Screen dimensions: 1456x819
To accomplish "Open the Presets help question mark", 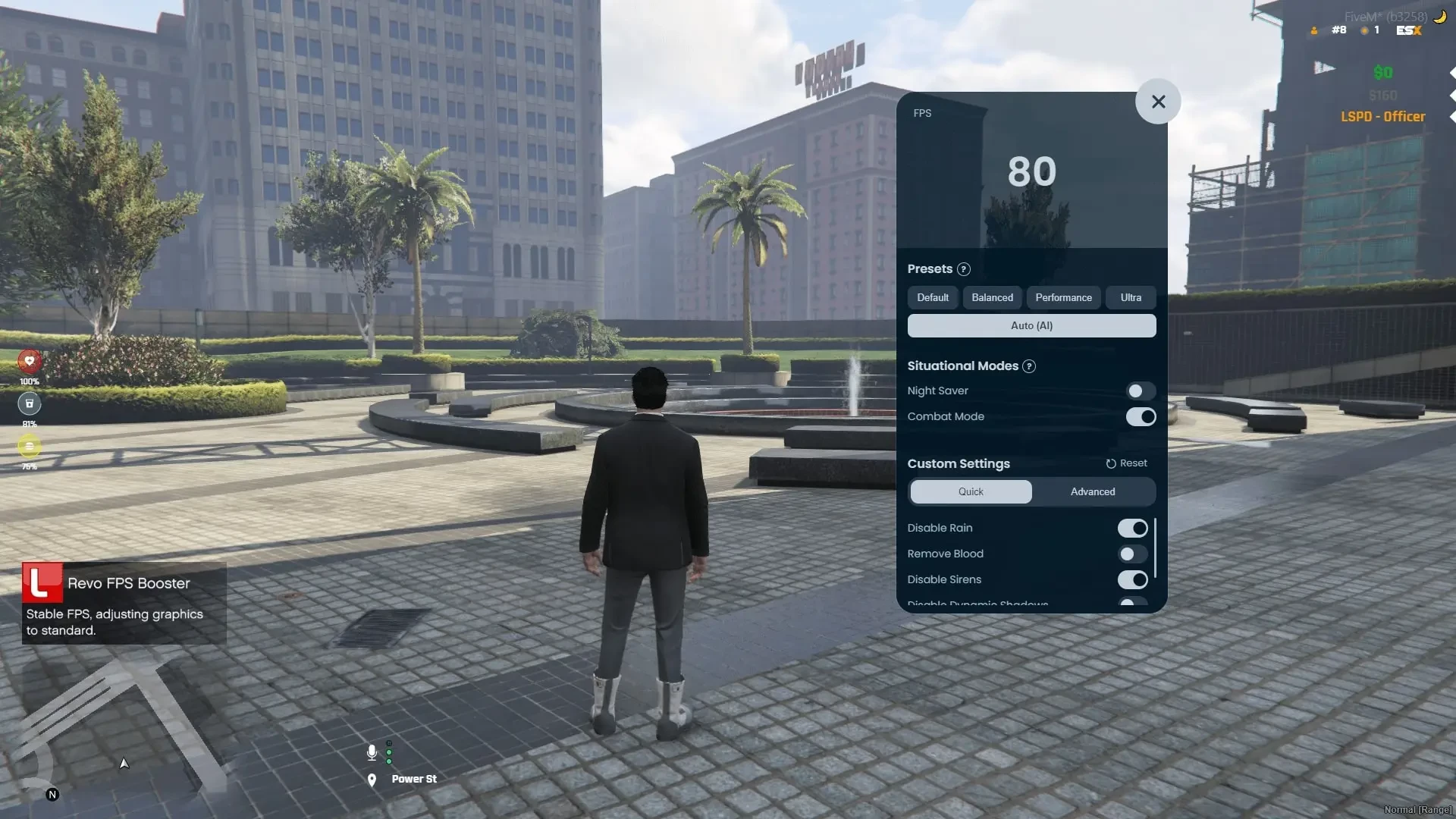I will coord(964,269).
